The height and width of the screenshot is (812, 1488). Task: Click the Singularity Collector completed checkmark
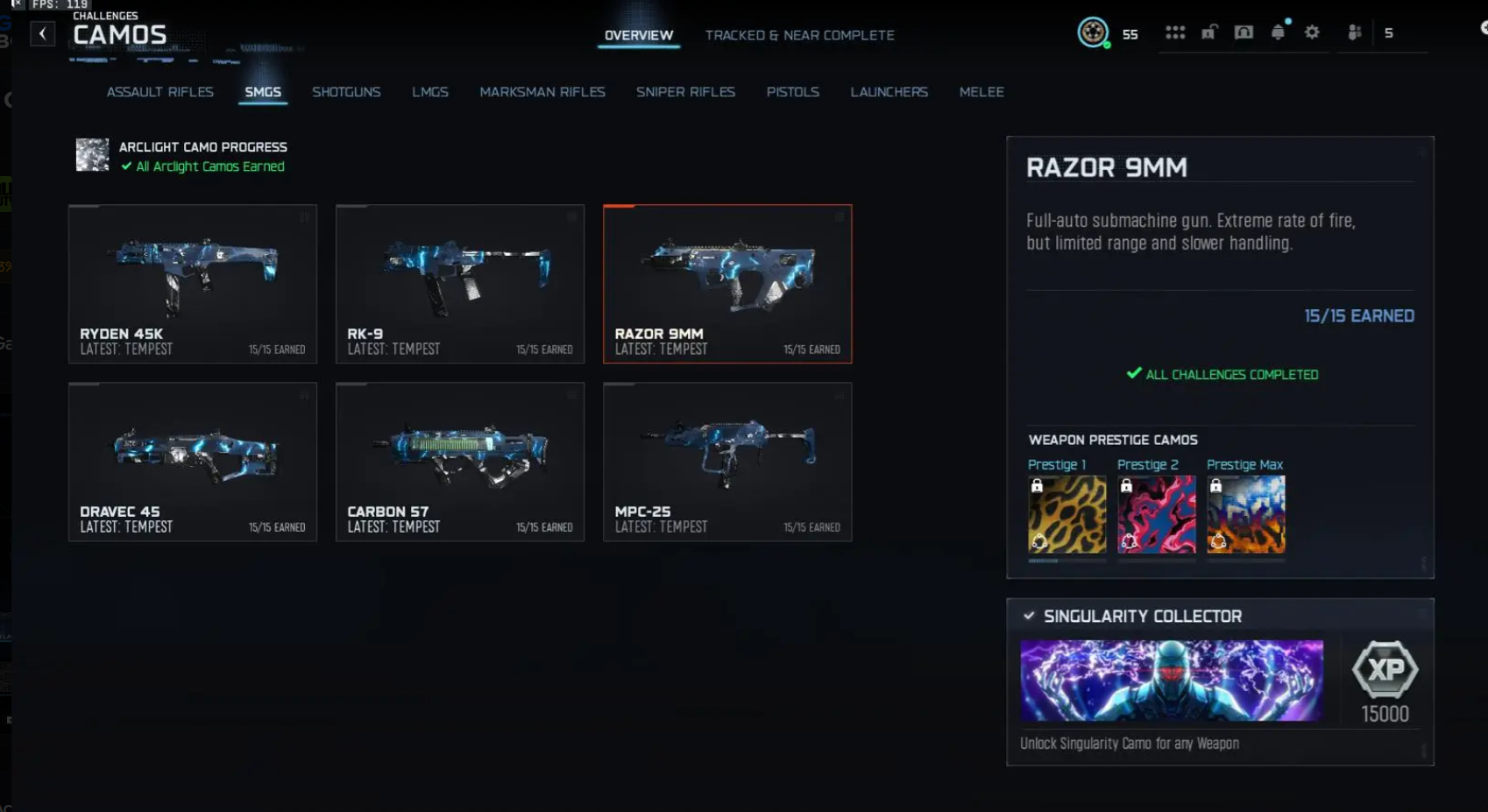(1030, 616)
